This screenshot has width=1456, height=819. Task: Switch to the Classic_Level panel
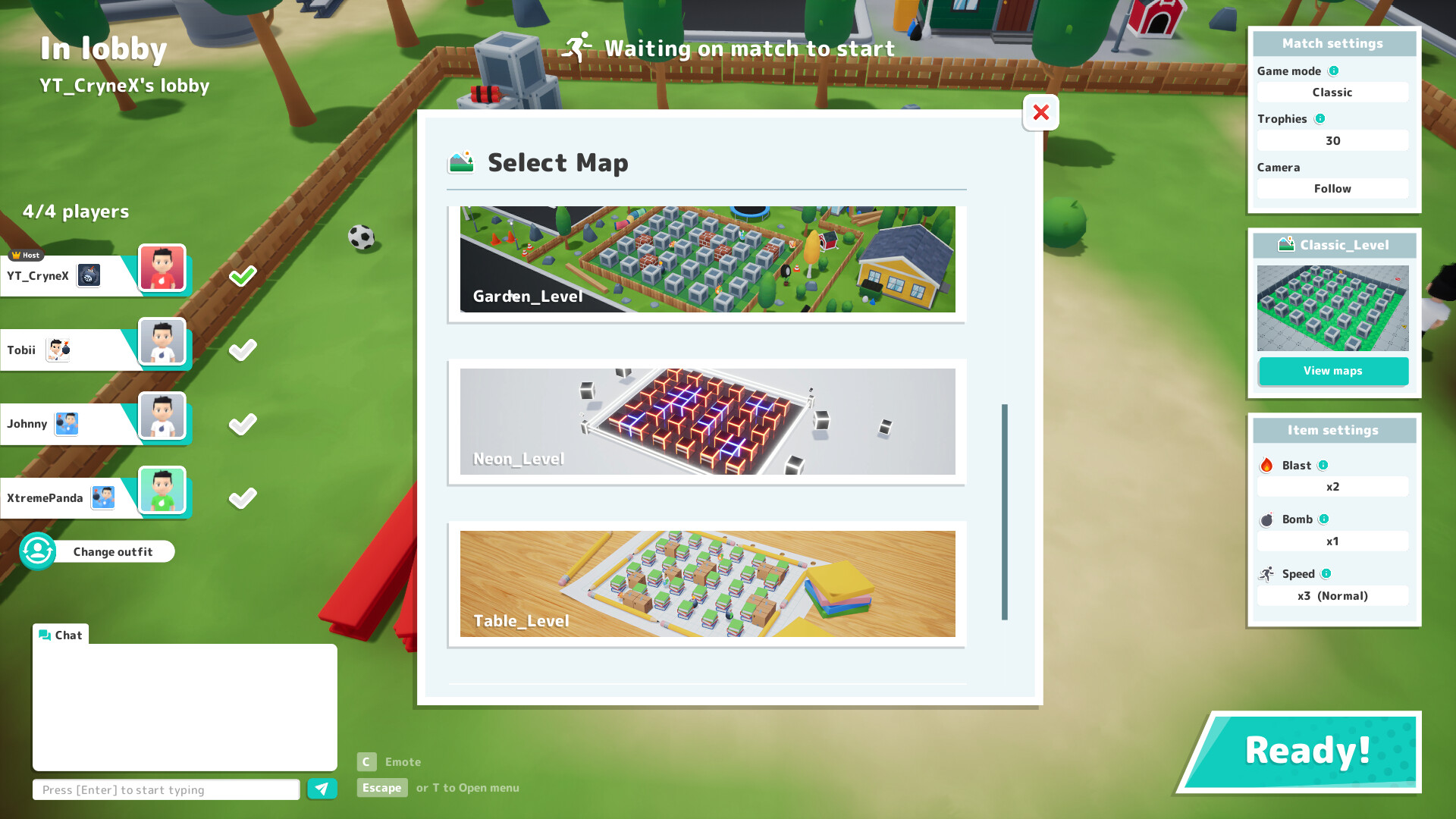pos(1333,245)
